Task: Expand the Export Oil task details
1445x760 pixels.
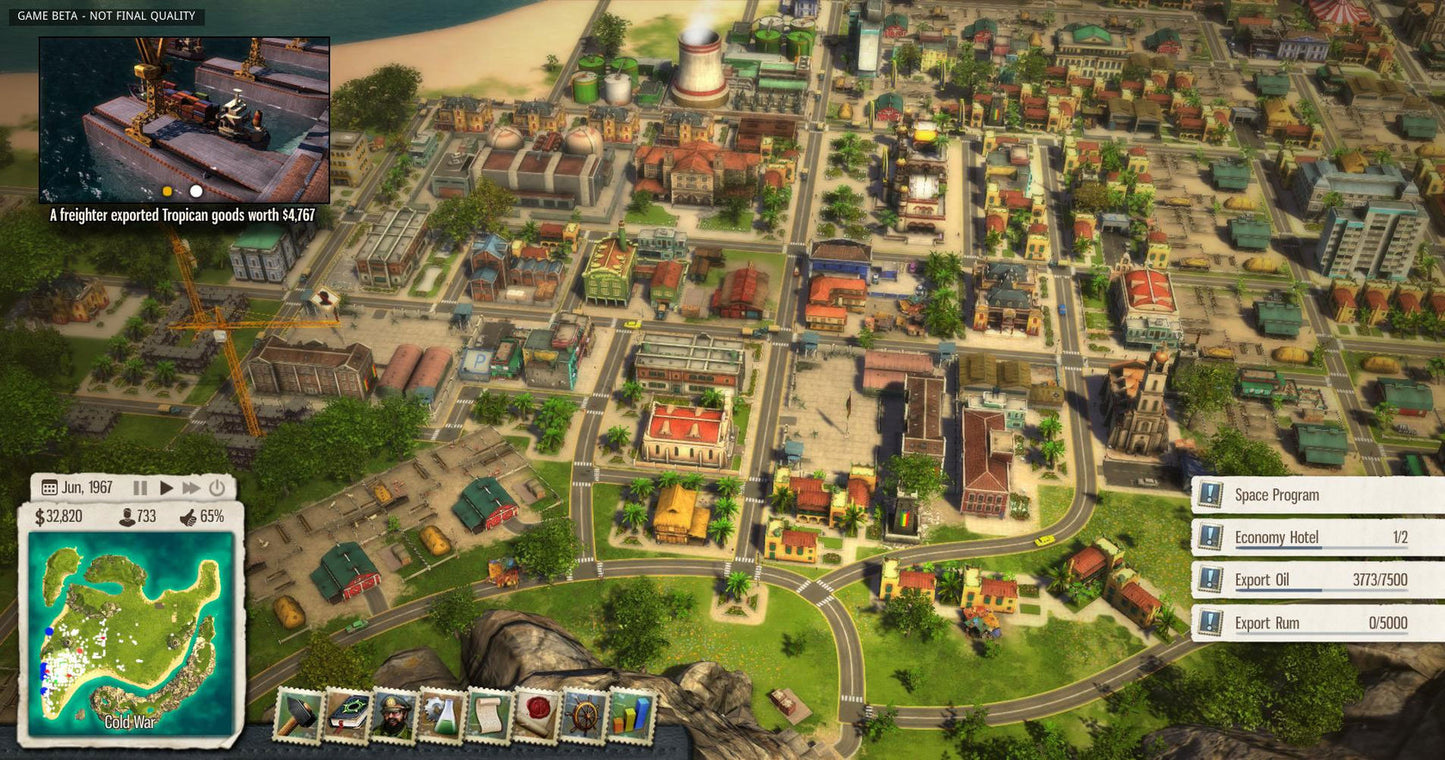Action: click(1300, 579)
